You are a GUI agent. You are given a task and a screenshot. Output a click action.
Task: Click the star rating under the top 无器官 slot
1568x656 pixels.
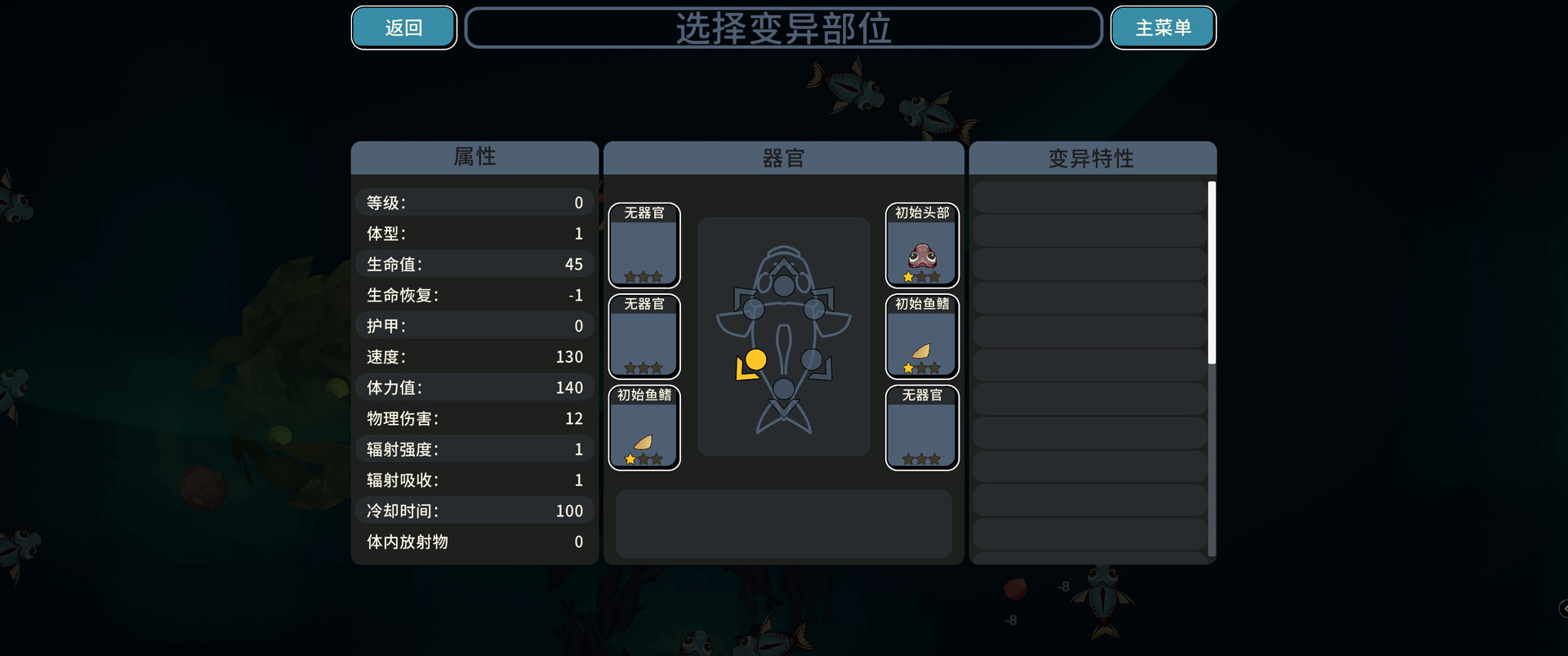[644, 277]
